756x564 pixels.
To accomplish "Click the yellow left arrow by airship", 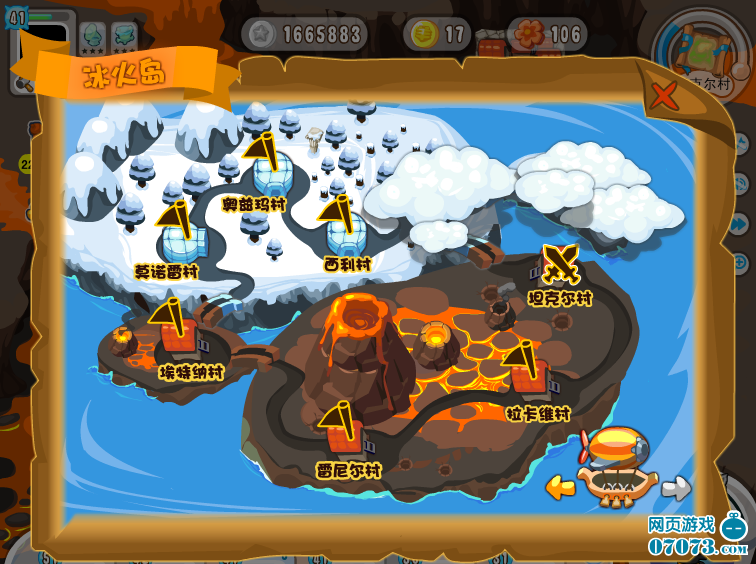I will [x=560, y=487].
